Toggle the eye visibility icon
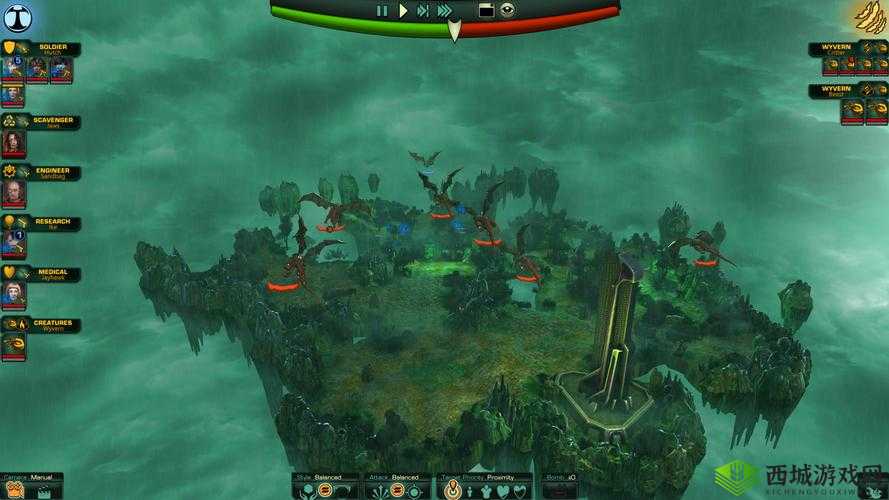The image size is (889, 500). (508, 11)
